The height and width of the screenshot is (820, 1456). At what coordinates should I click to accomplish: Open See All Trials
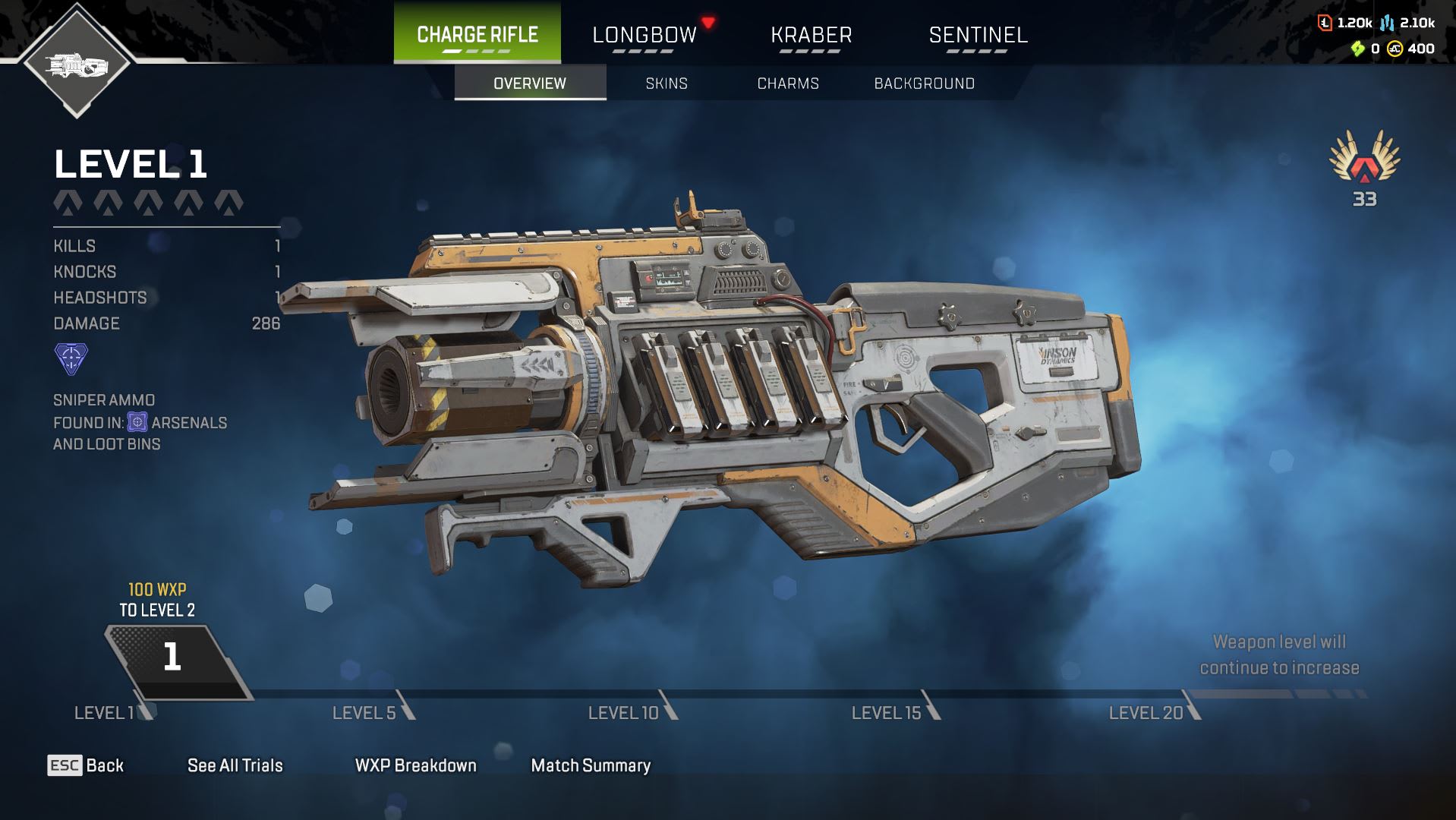click(235, 765)
